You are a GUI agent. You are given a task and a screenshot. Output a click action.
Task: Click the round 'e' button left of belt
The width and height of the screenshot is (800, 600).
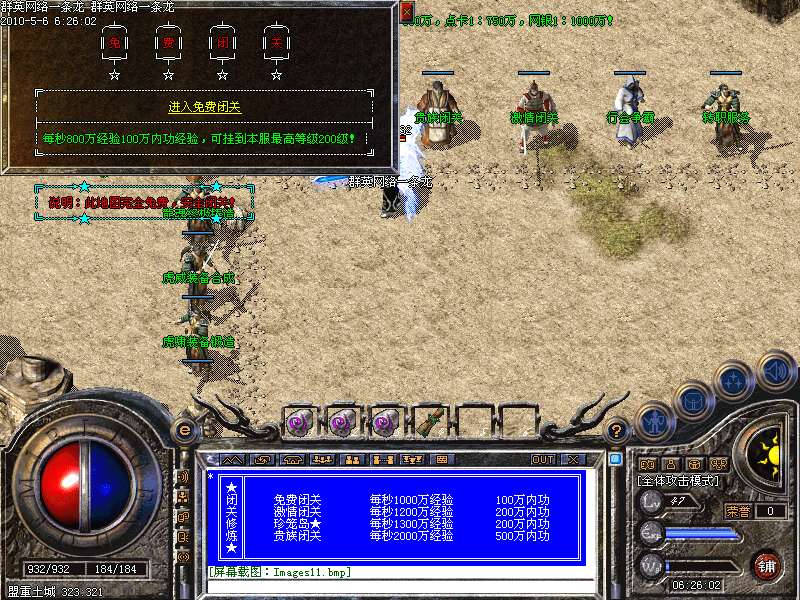click(x=184, y=430)
